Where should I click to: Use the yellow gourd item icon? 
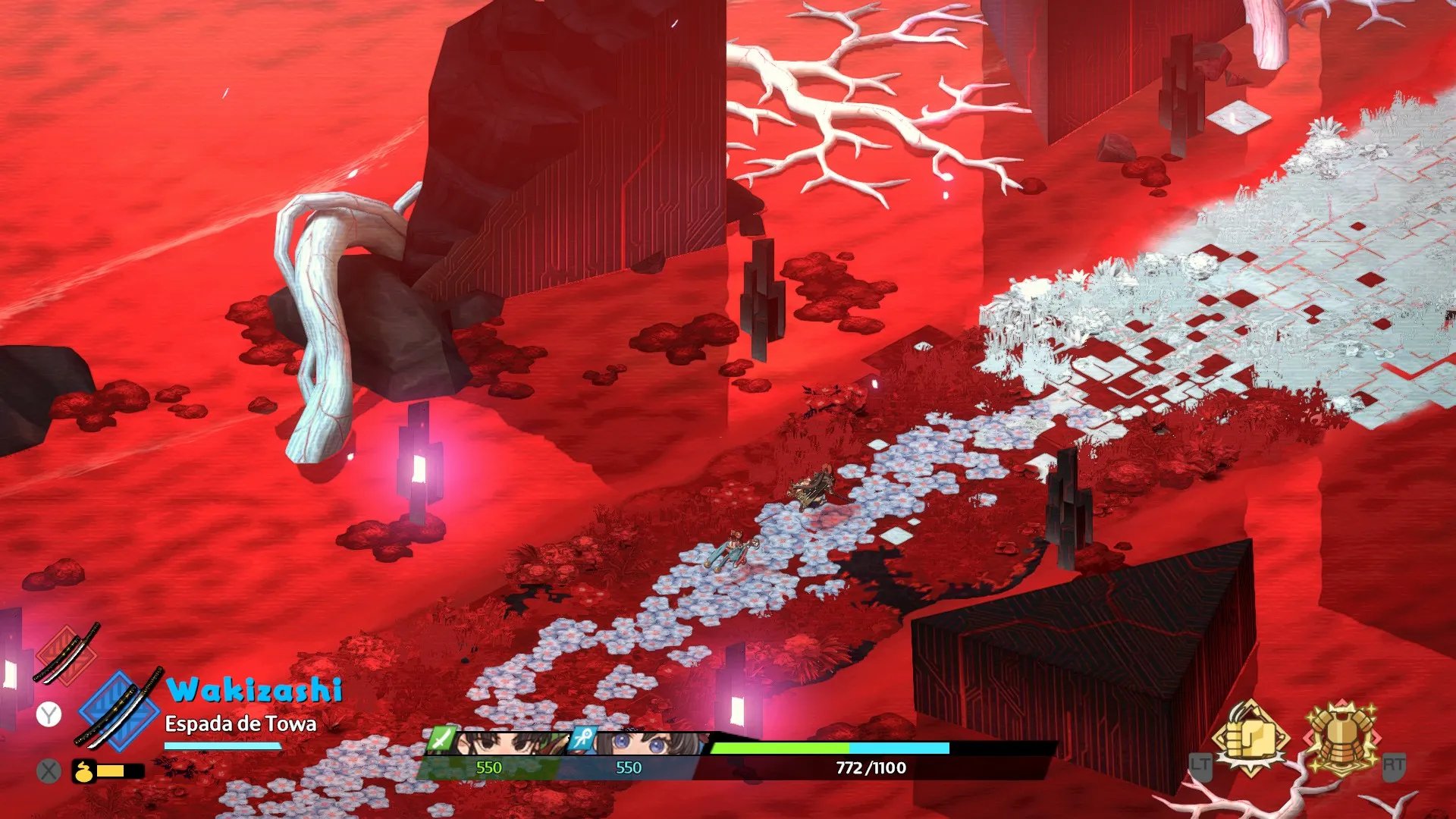click(x=83, y=771)
